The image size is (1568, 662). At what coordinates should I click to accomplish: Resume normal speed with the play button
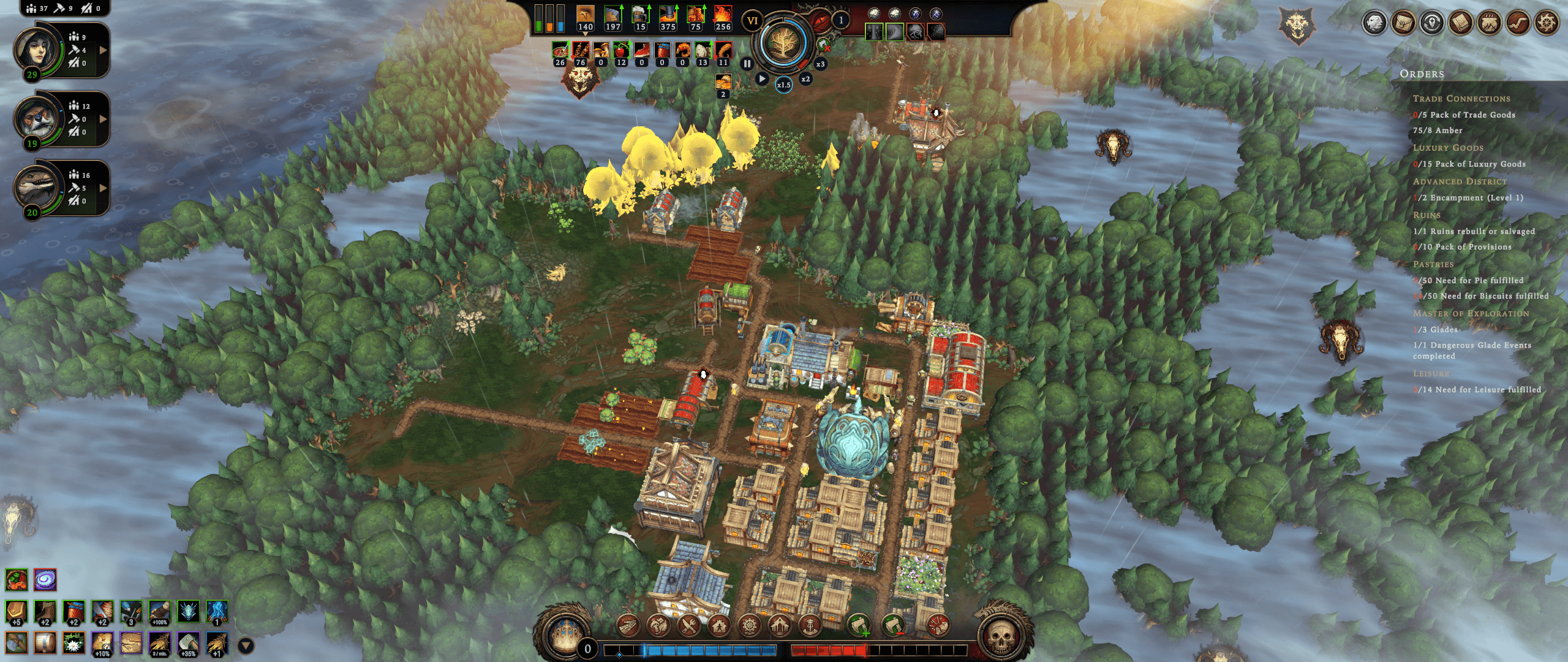click(761, 78)
